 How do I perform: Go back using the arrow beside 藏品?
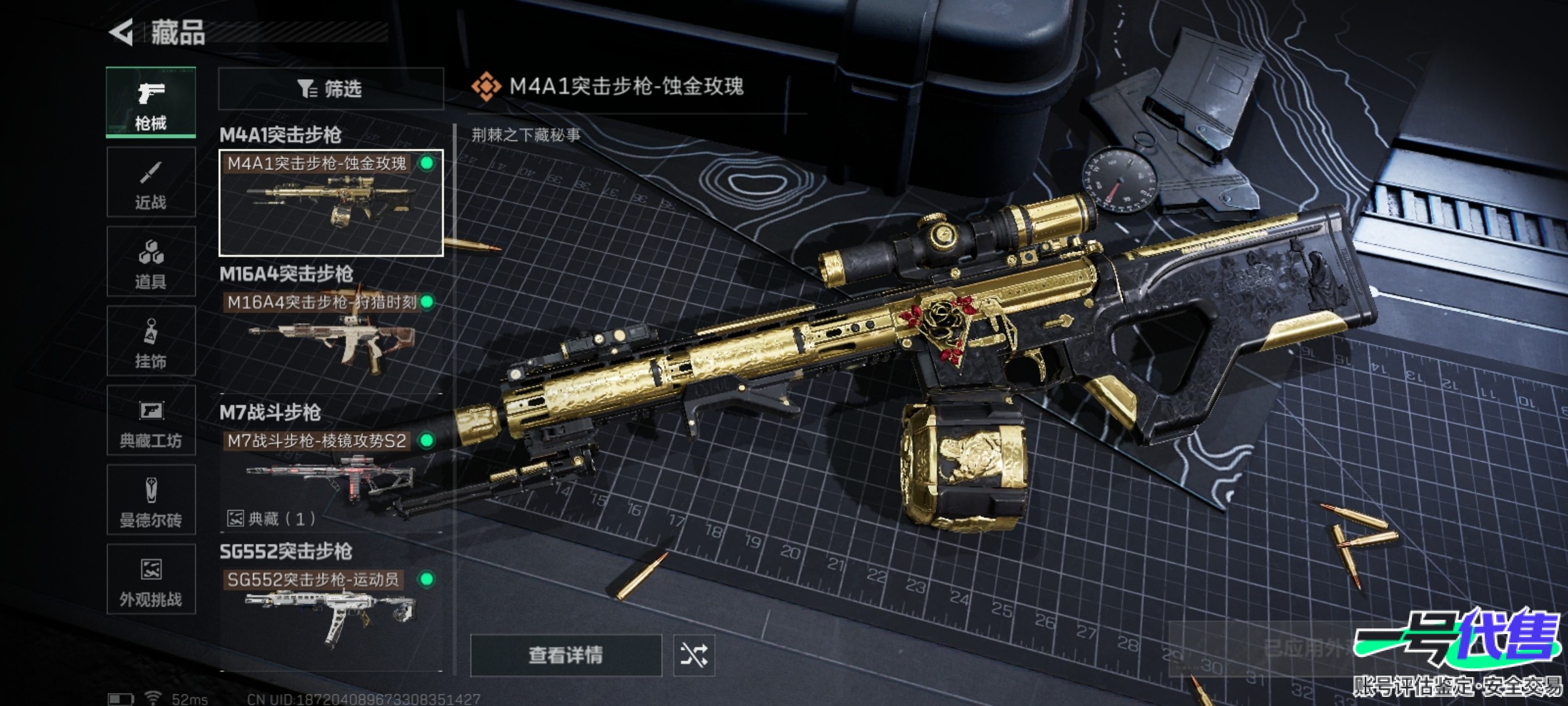coord(122,32)
